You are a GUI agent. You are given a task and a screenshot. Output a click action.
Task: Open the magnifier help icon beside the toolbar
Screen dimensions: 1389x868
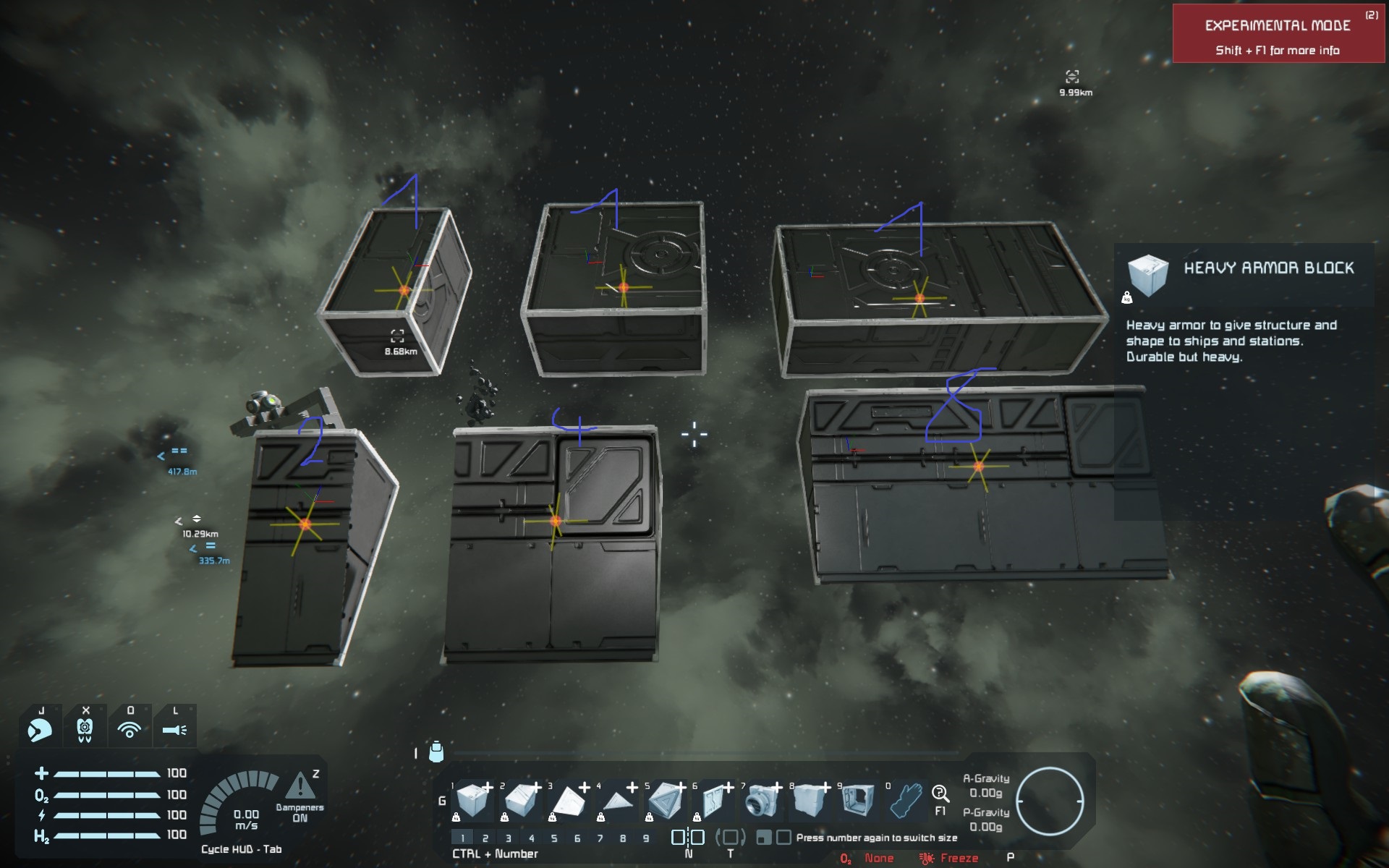click(940, 793)
